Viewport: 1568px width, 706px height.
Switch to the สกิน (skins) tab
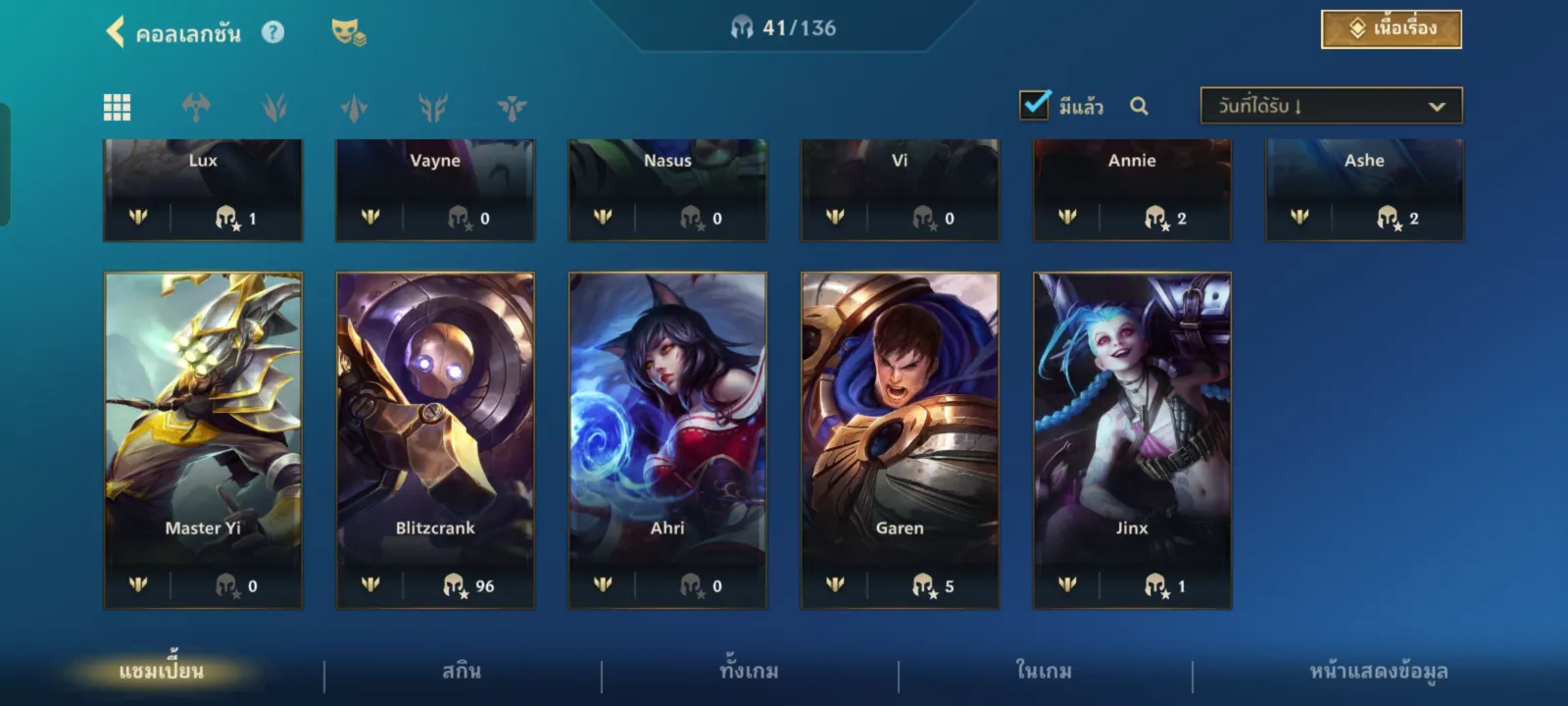point(462,672)
